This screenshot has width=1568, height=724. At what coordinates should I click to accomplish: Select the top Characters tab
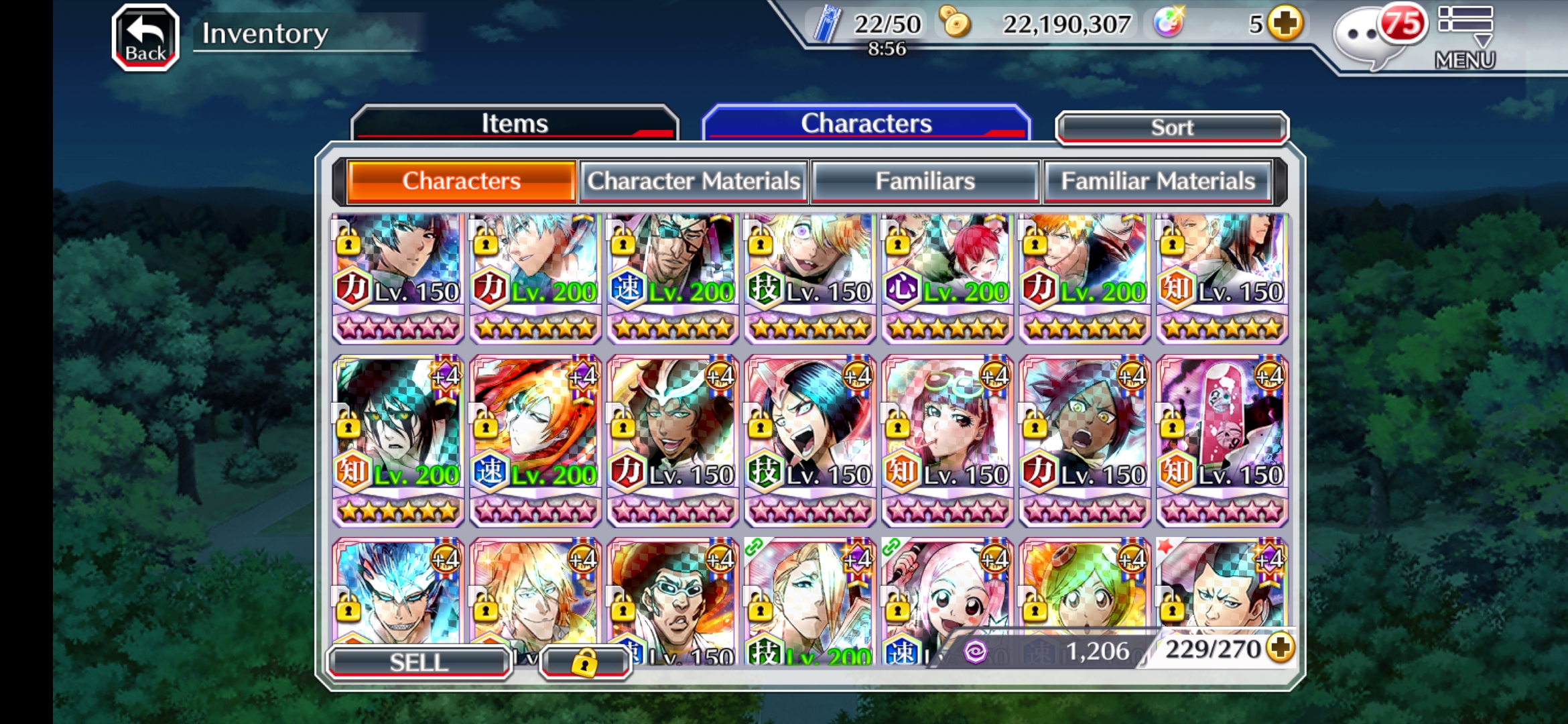point(866,123)
